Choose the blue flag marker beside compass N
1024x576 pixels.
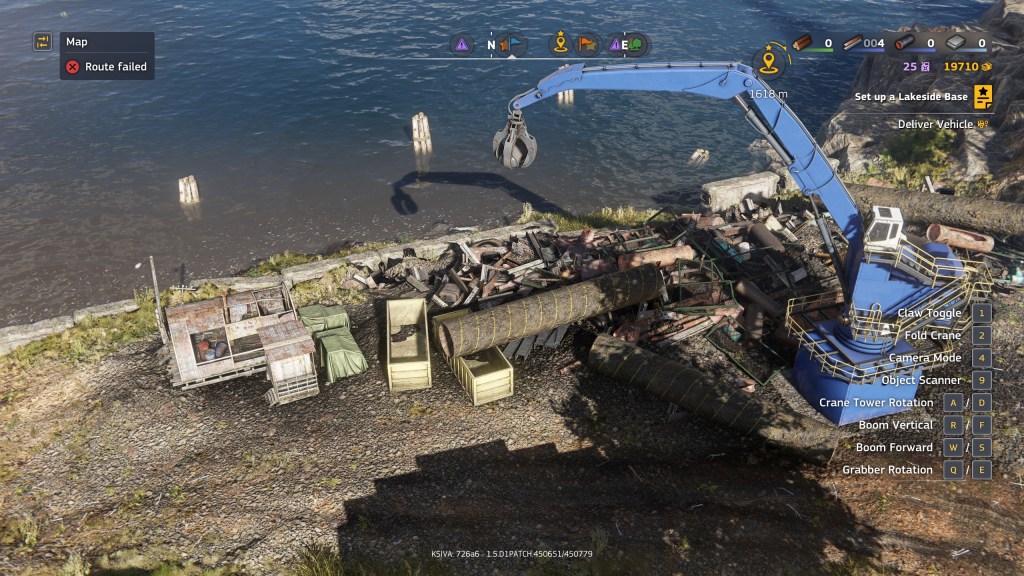click(514, 45)
